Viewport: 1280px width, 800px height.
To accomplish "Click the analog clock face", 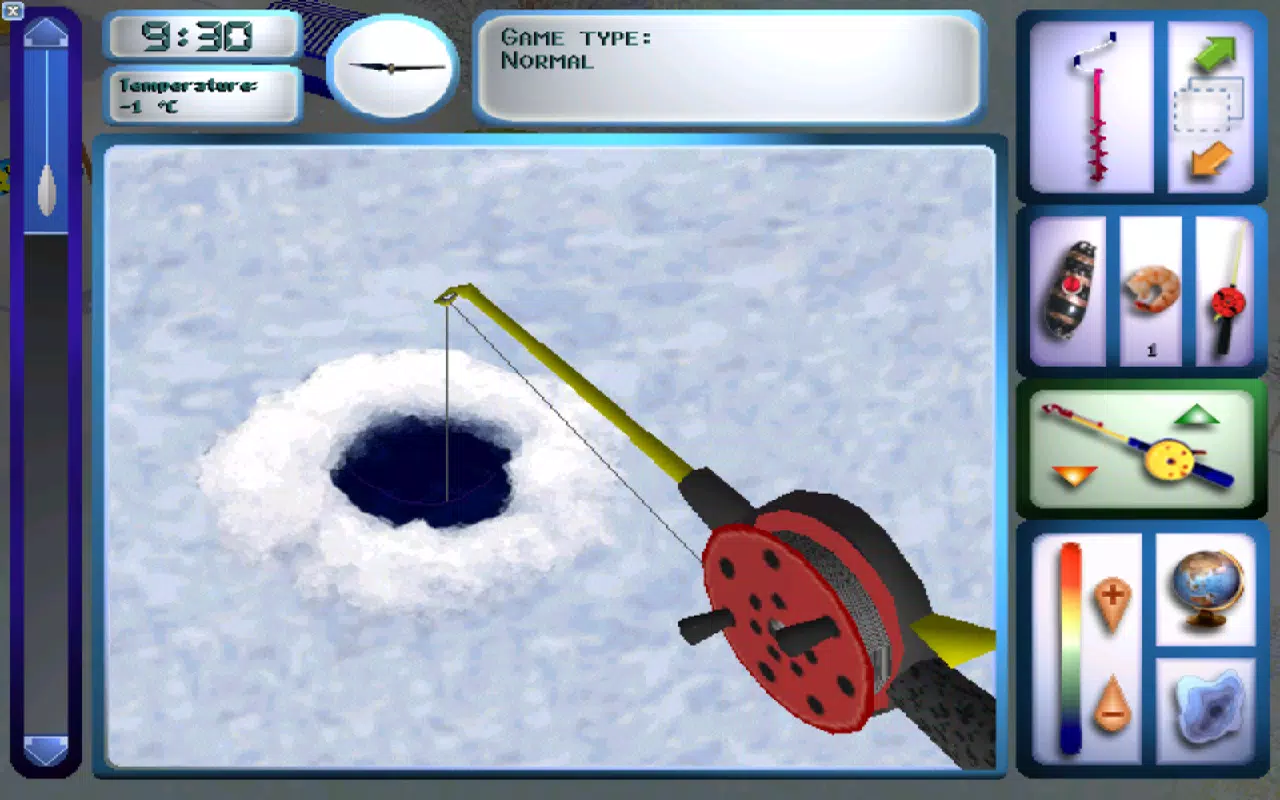I will [x=390, y=70].
